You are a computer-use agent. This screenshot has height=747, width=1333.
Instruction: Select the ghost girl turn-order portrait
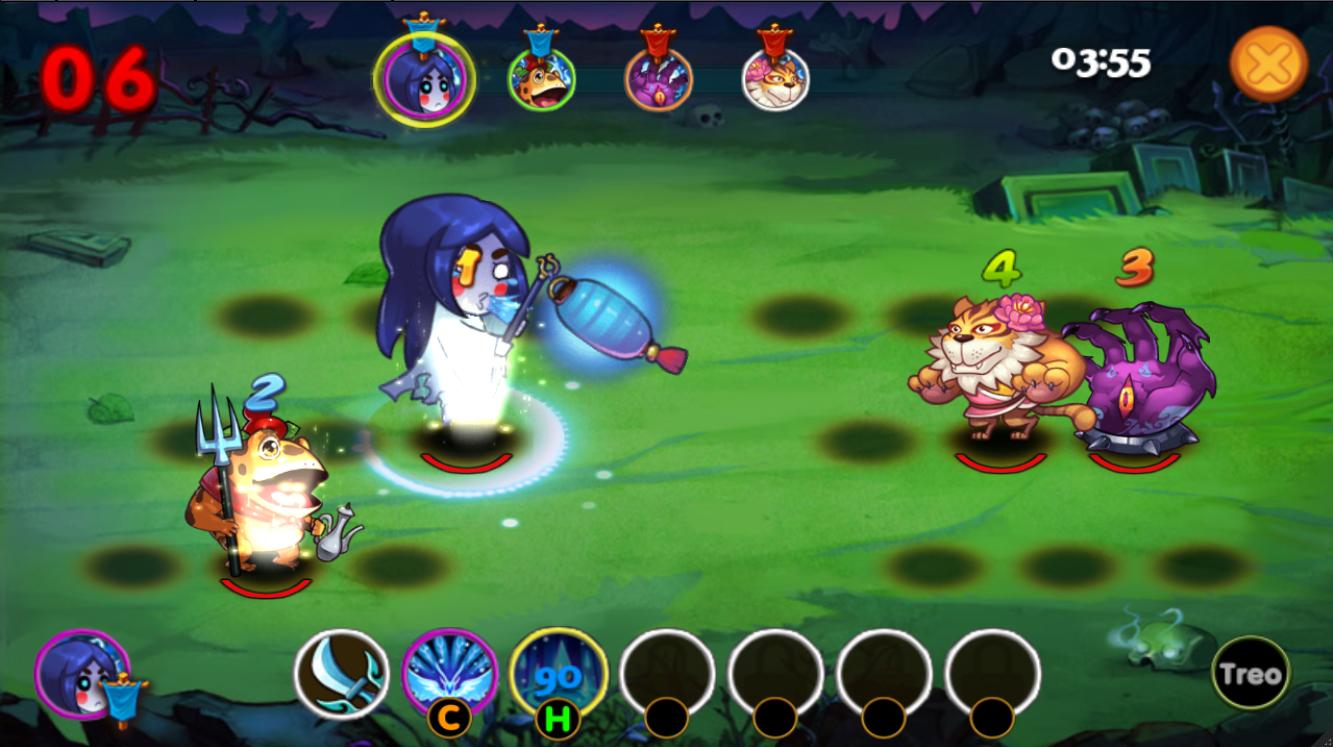click(425, 79)
